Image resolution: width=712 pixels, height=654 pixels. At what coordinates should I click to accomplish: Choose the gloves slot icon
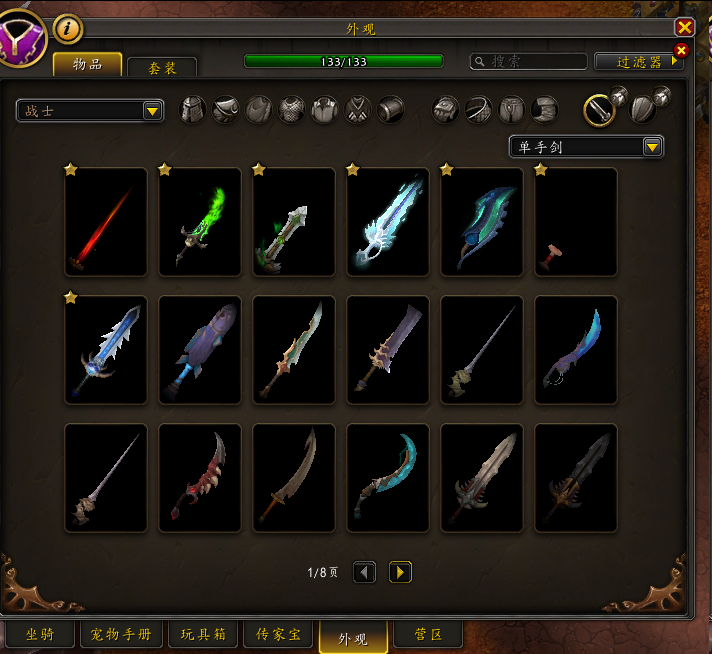click(445, 109)
